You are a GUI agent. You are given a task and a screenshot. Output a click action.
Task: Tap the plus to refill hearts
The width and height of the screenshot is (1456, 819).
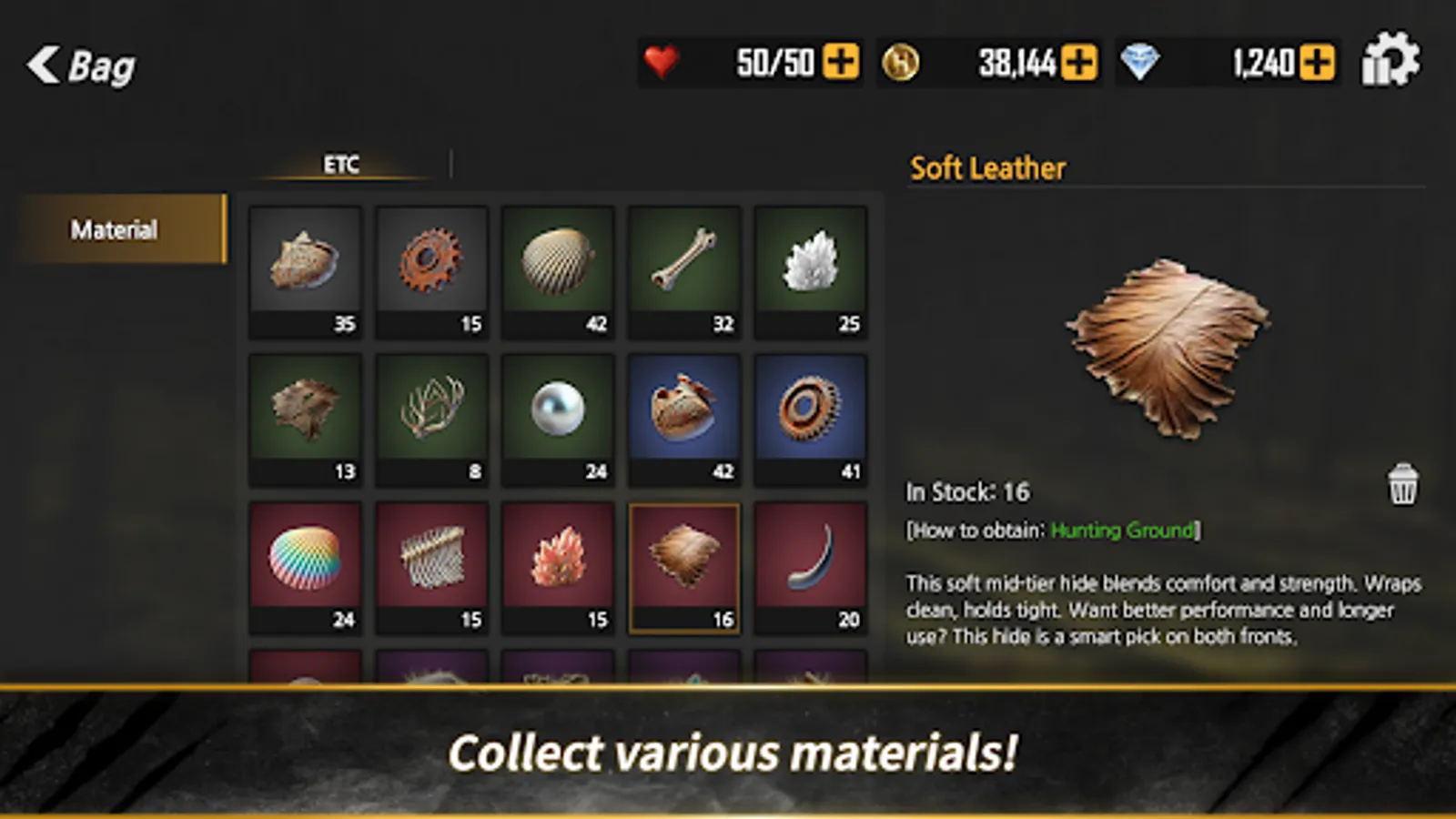(x=842, y=62)
